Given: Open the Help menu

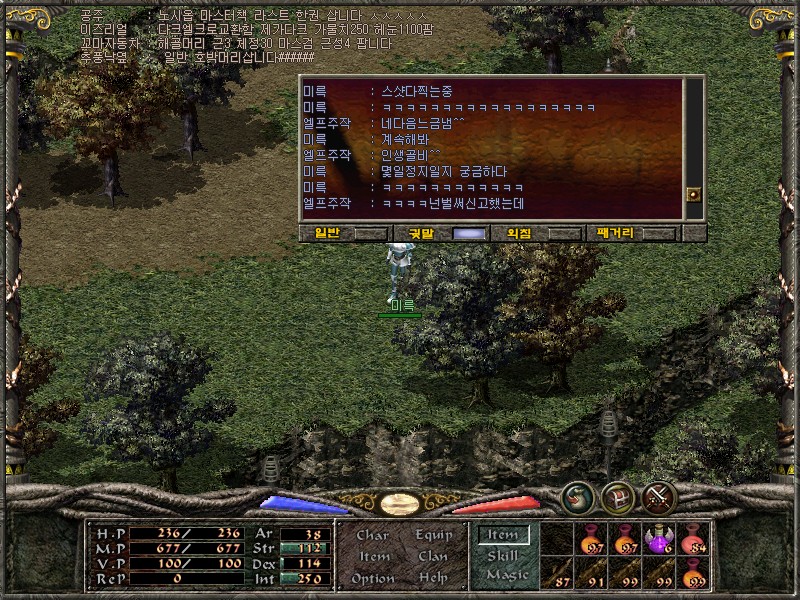Looking at the screenshot, I should 433,578.
